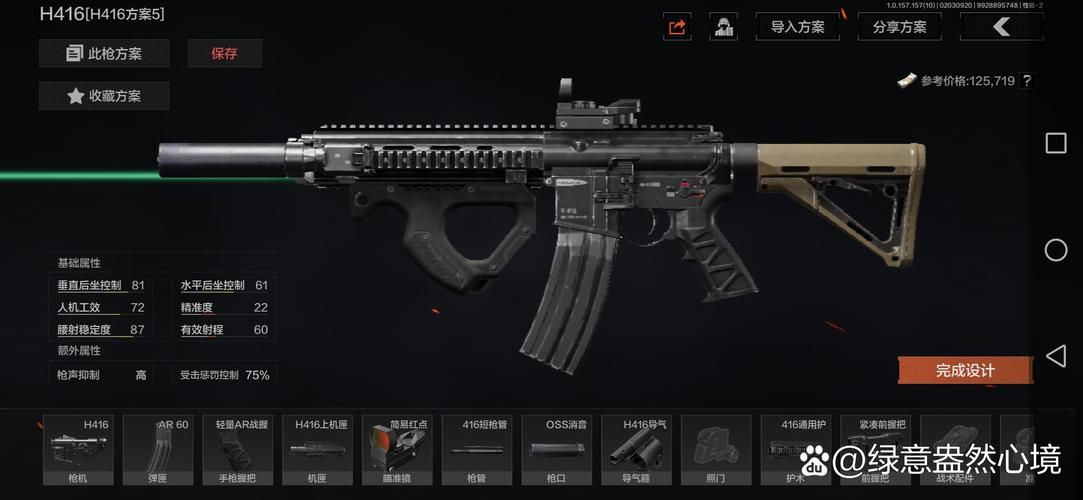
Task: Show reference price help question mark
Action: (1026, 81)
